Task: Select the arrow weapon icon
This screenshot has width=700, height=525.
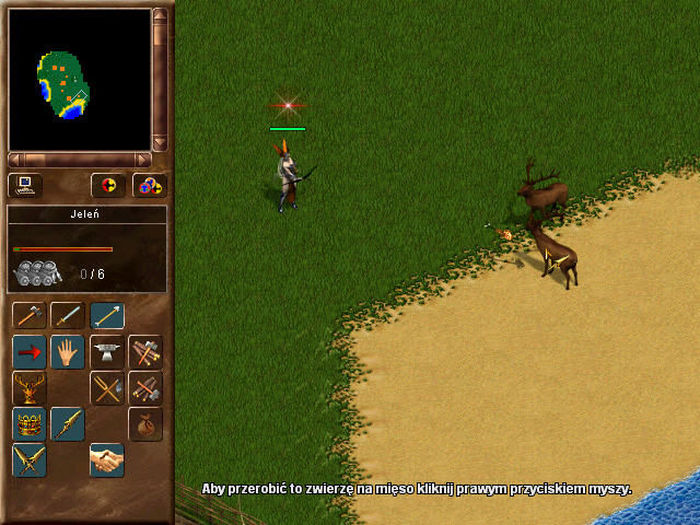Action: click(x=107, y=316)
